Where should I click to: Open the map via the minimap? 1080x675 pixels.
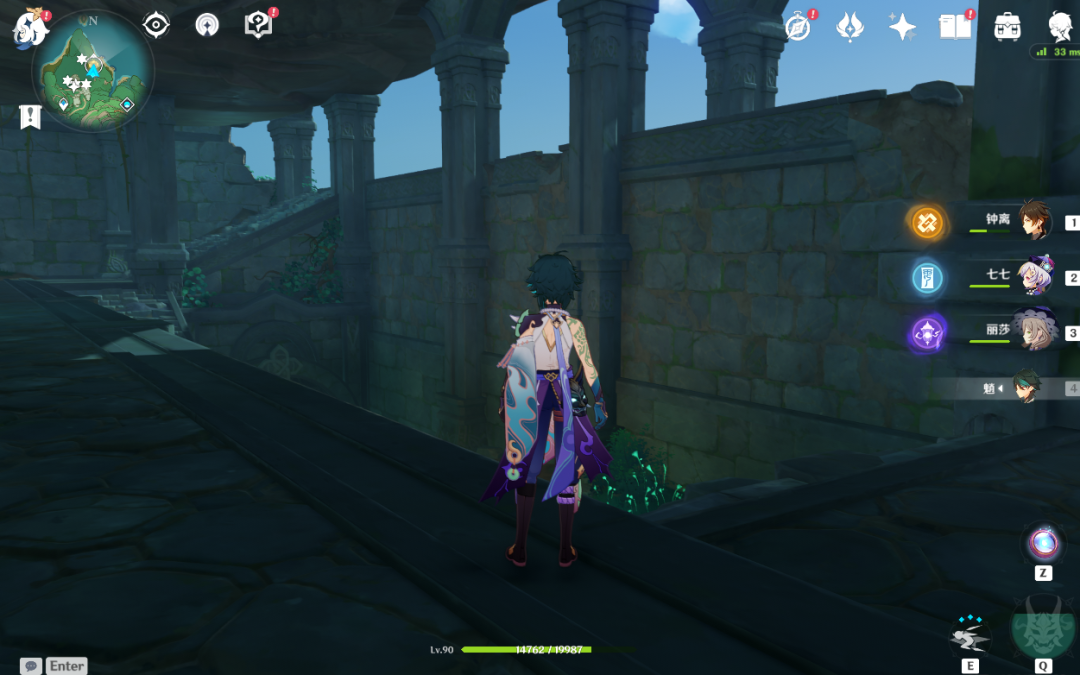click(93, 73)
